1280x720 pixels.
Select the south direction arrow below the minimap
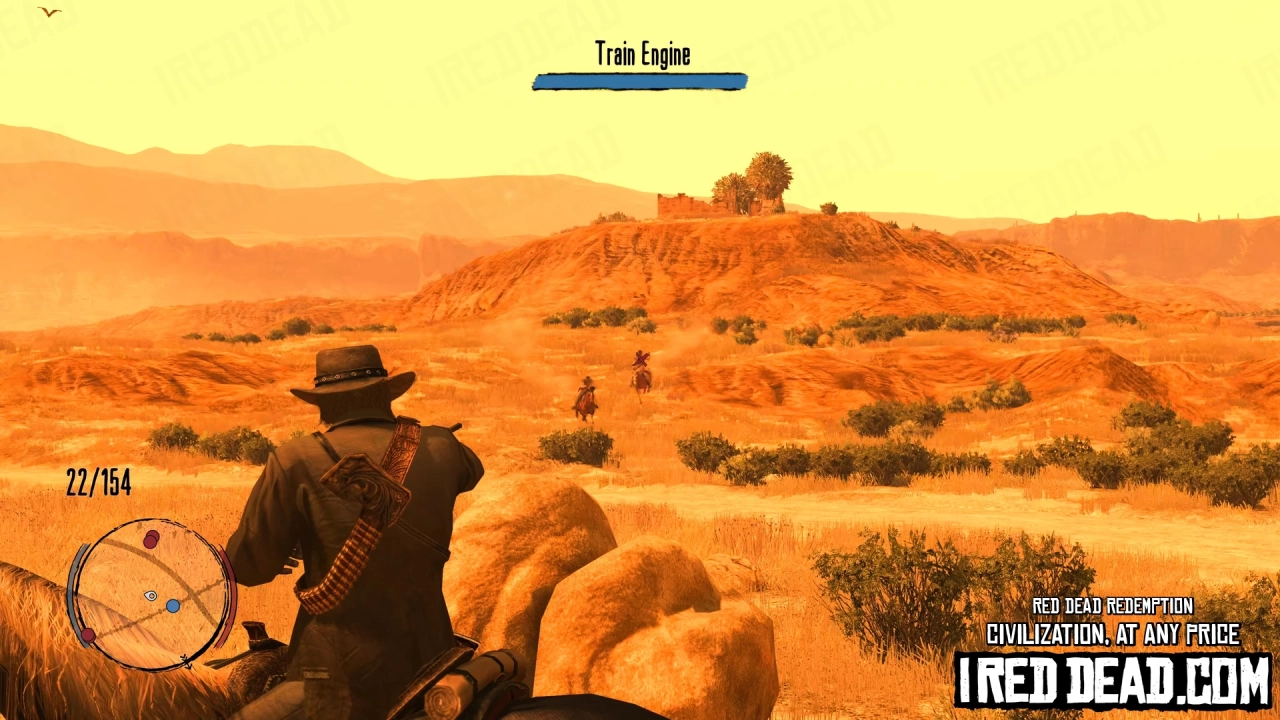186,661
